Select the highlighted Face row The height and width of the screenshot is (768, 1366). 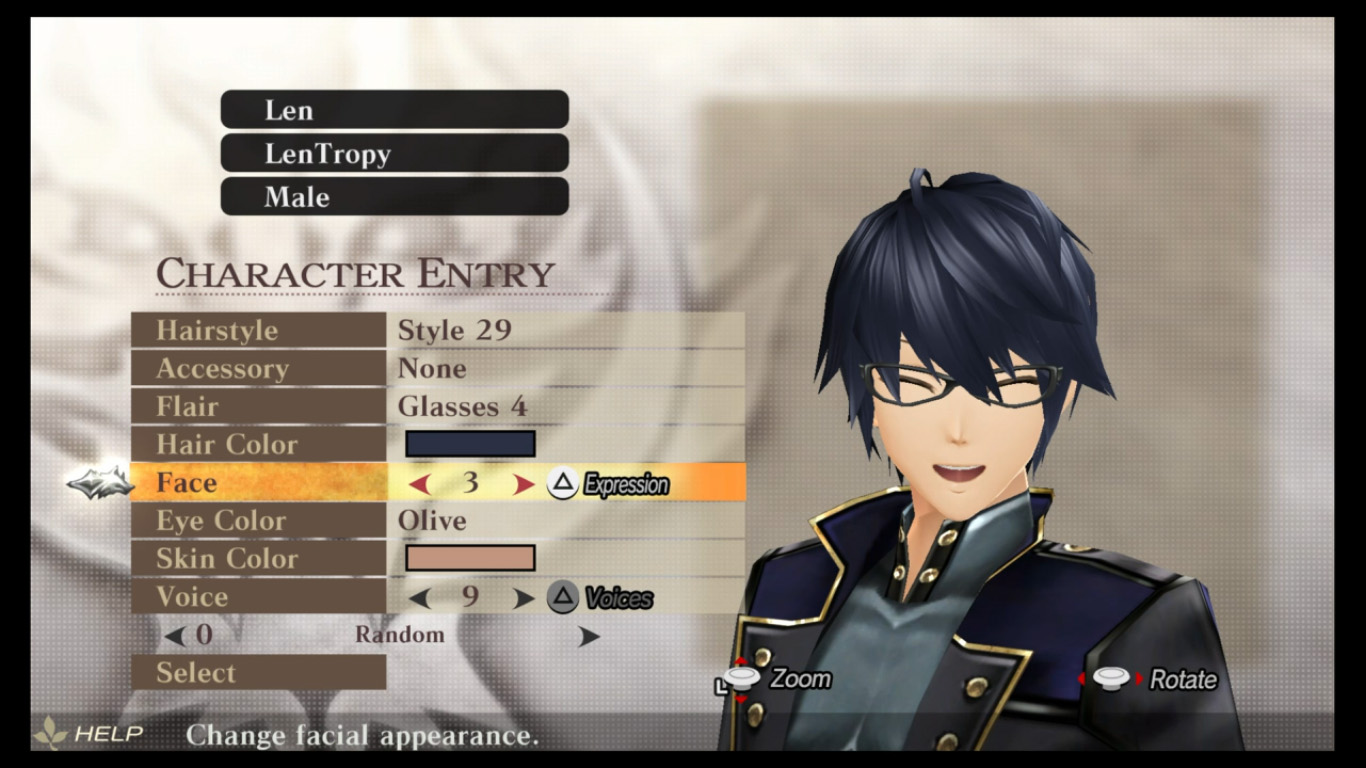(x=258, y=483)
